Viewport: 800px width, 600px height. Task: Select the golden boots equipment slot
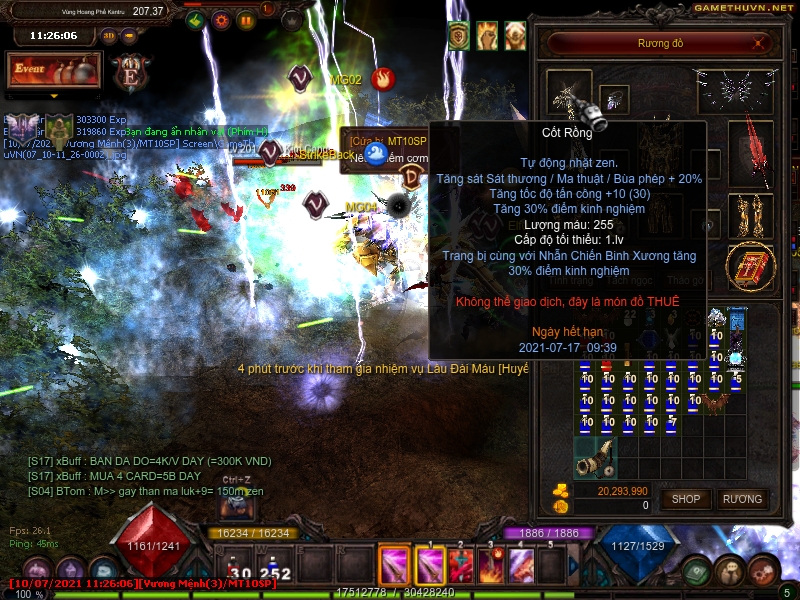tap(750, 215)
